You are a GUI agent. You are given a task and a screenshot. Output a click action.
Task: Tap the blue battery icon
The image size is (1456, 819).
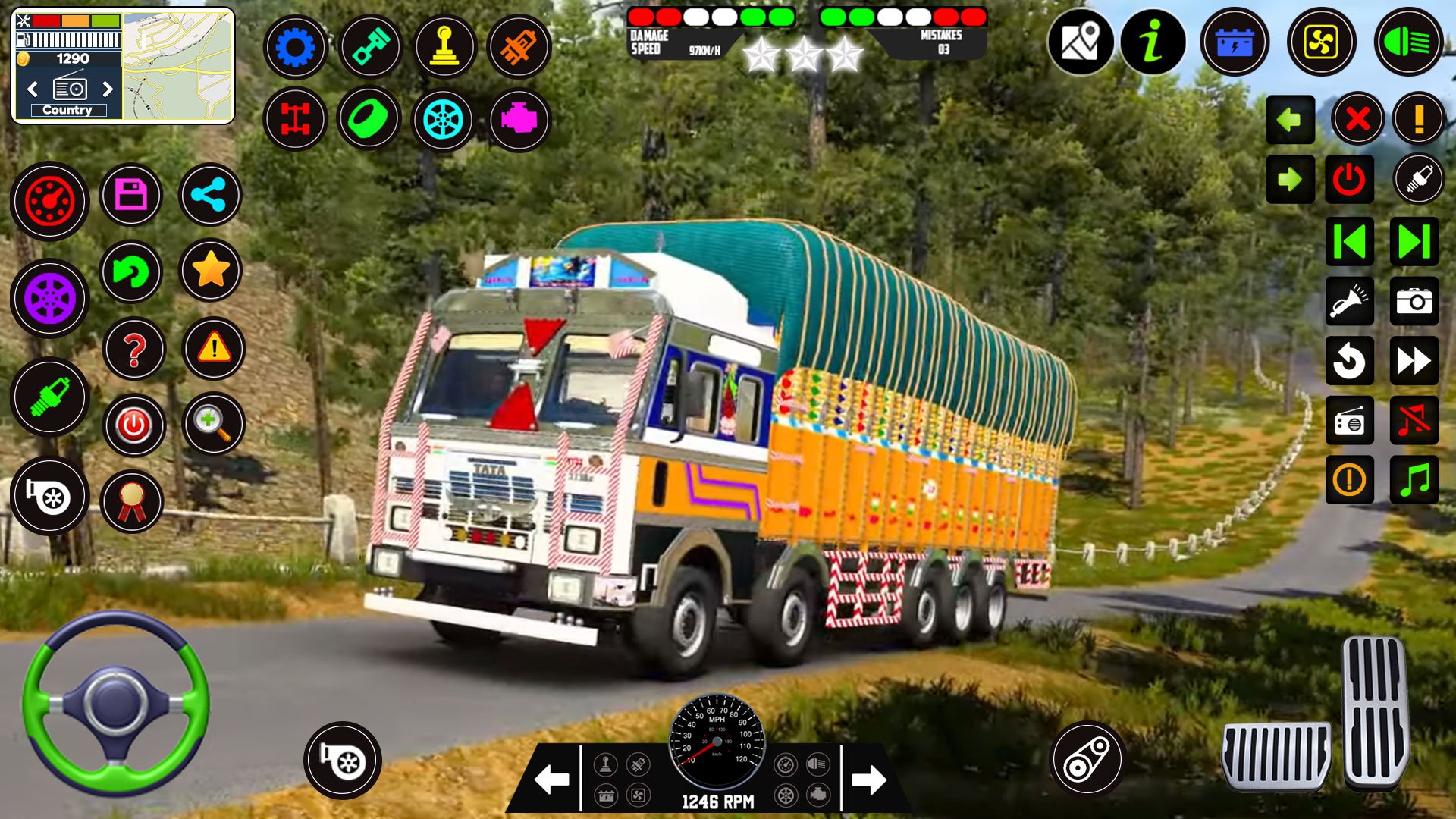click(x=1235, y=42)
